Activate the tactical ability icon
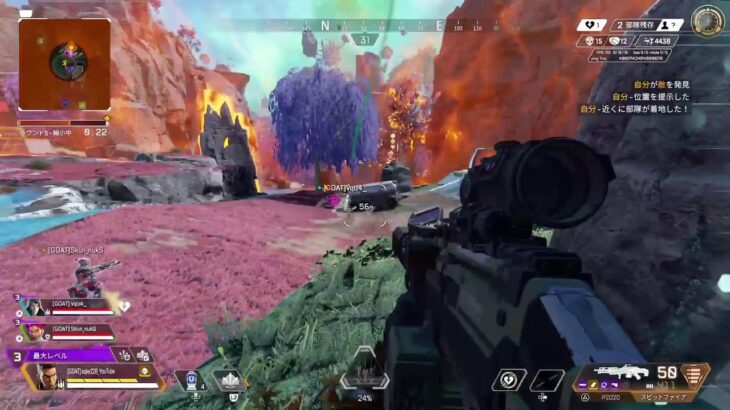The height and width of the screenshot is (410, 730). pyautogui.click(x=228, y=381)
